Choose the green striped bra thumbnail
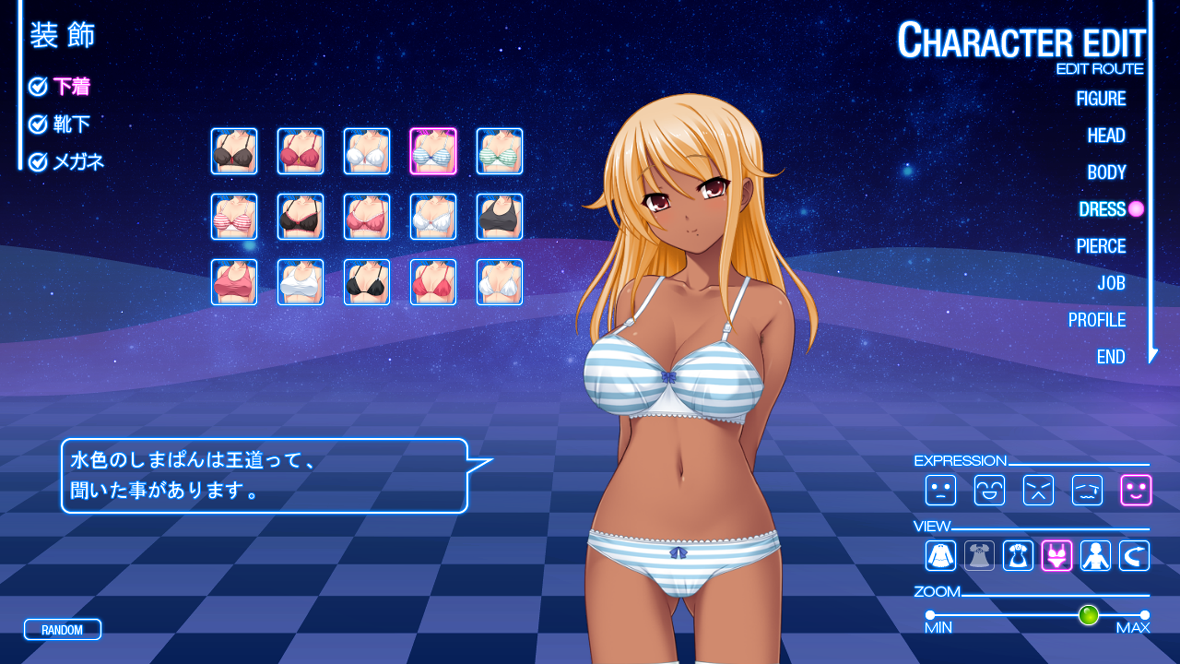The image size is (1180, 664). pos(499,151)
